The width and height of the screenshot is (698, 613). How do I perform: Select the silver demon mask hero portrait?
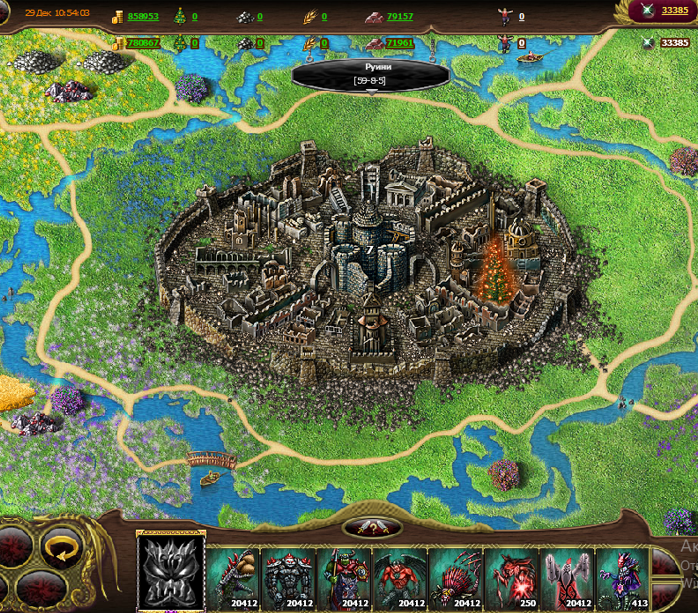coord(170,571)
